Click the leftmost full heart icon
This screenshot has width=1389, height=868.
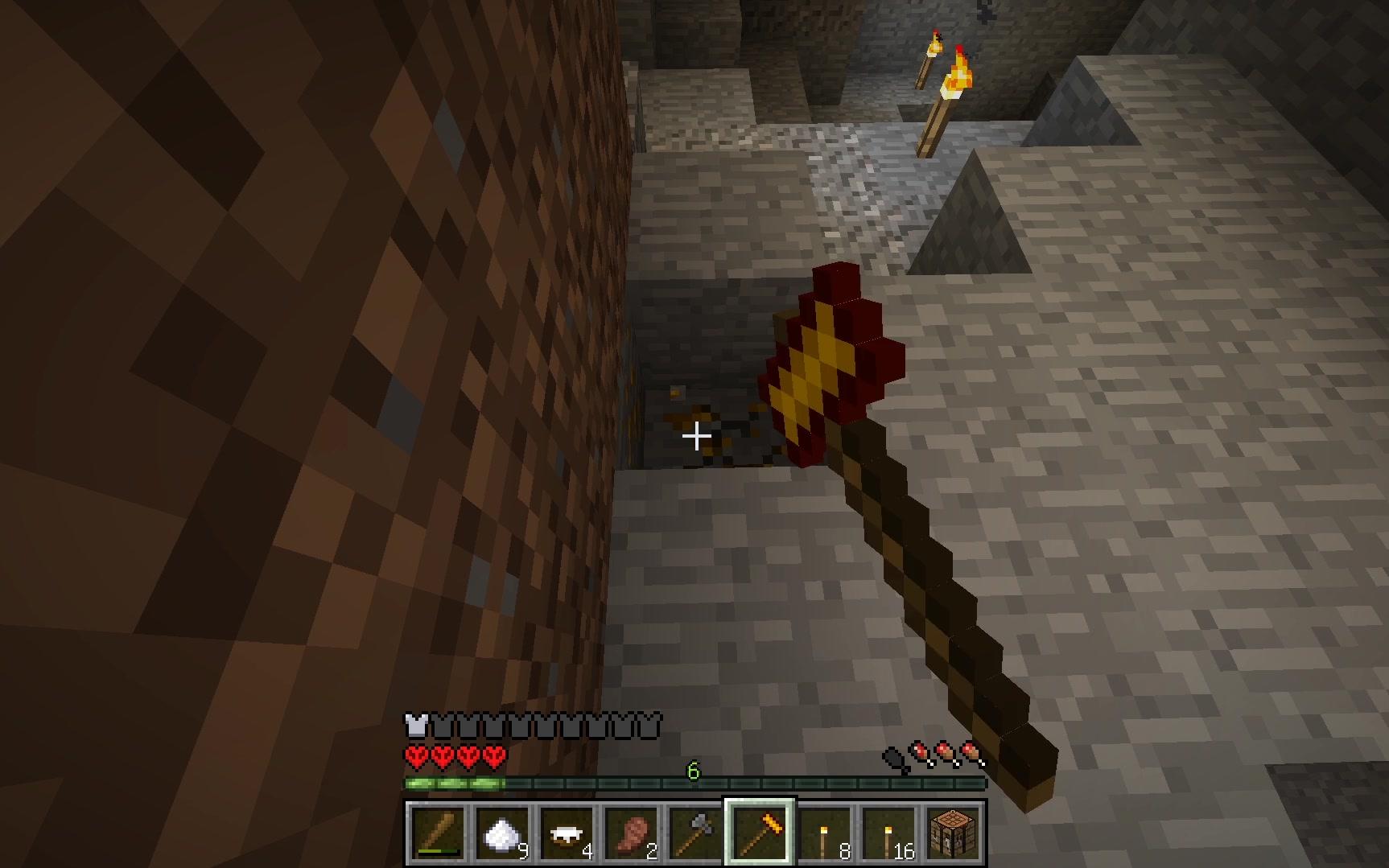[x=417, y=756]
